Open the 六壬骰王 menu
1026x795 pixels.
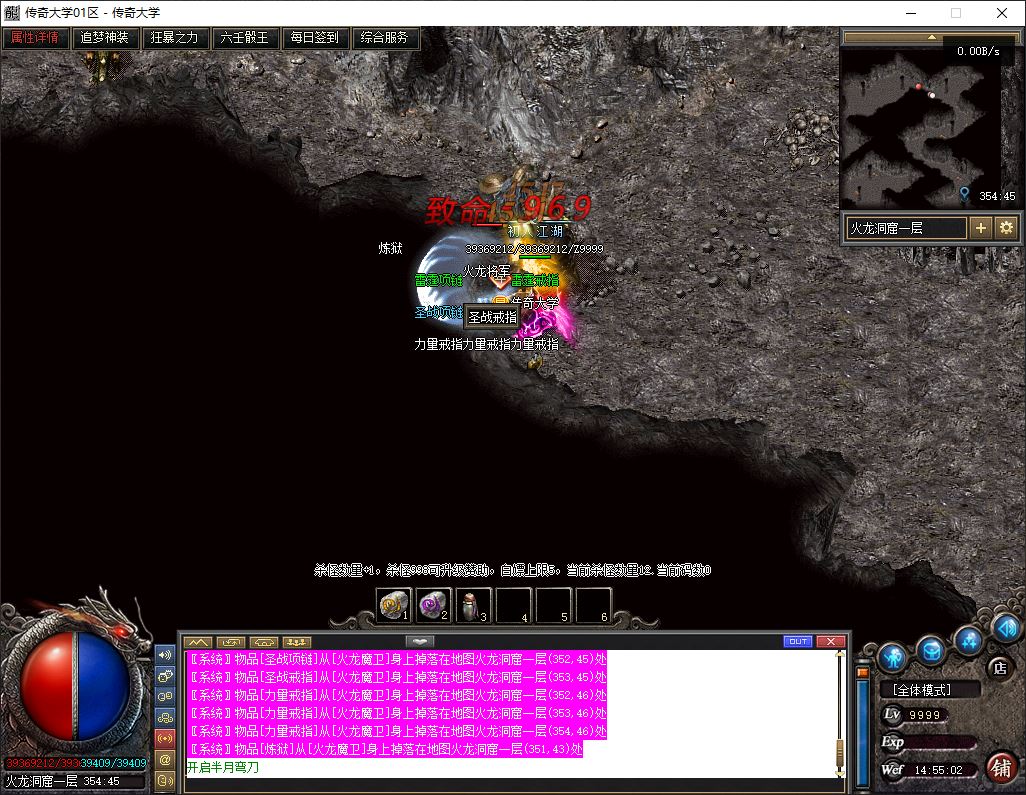(x=245, y=38)
